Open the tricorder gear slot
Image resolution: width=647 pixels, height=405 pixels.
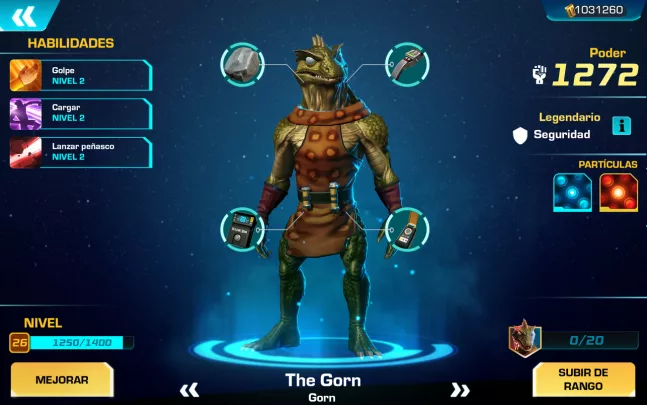[x=406, y=229]
